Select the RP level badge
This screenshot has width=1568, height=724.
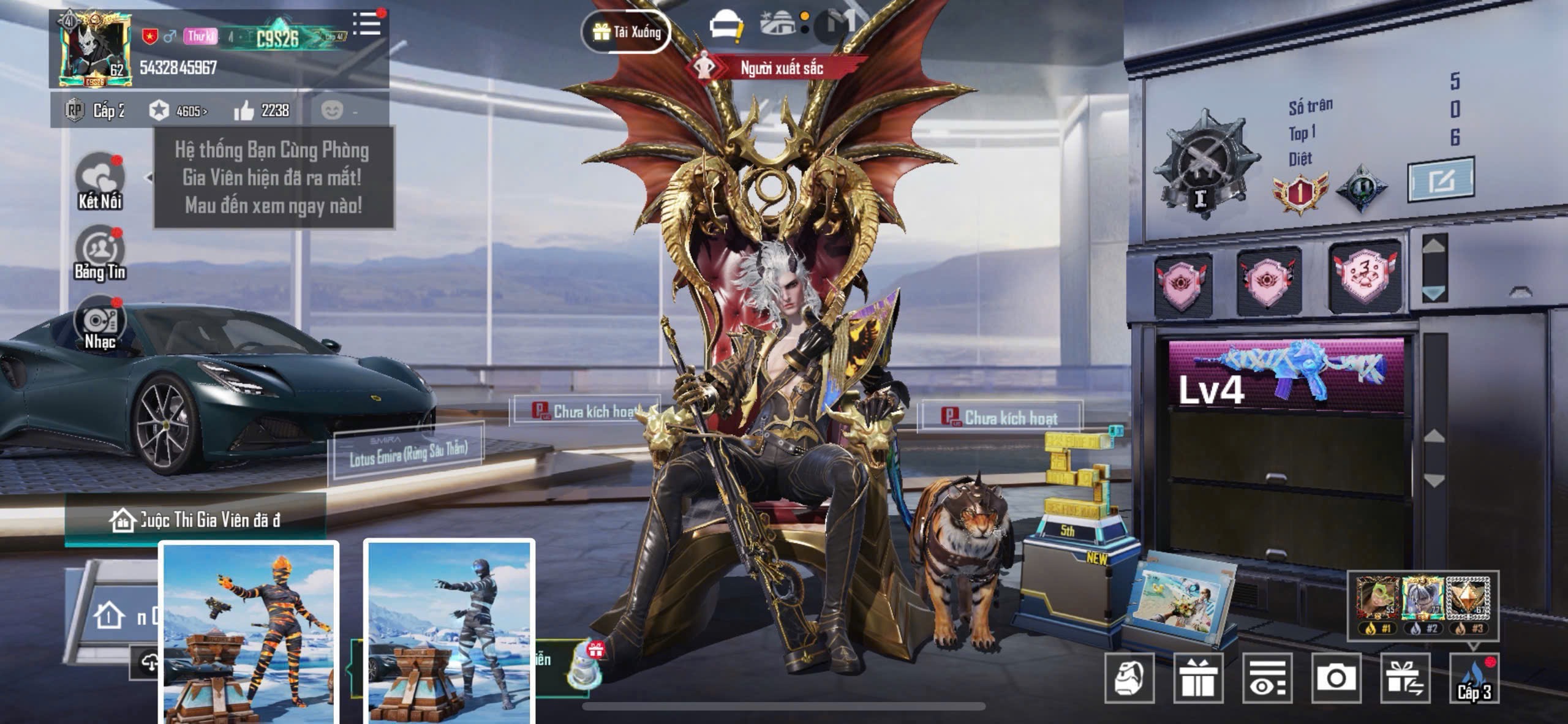pos(75,111)
